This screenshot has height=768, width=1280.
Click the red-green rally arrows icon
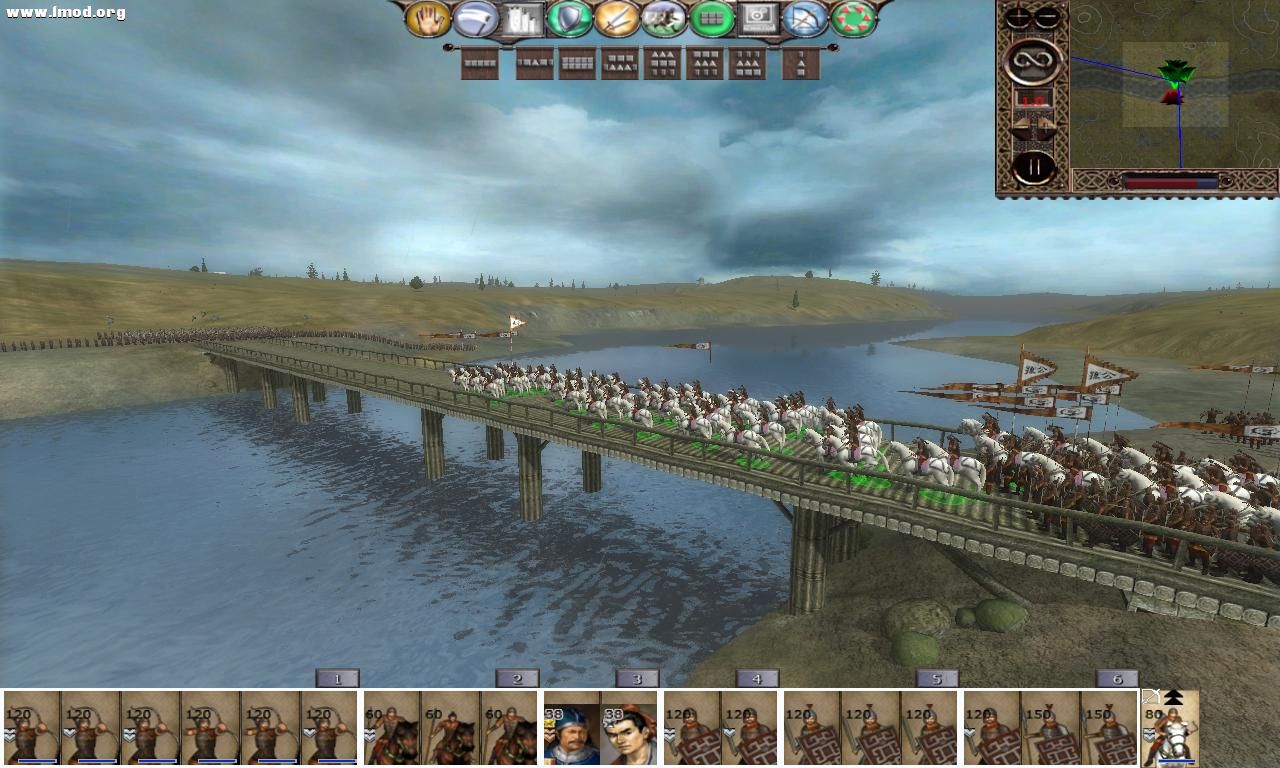point(852,18)
